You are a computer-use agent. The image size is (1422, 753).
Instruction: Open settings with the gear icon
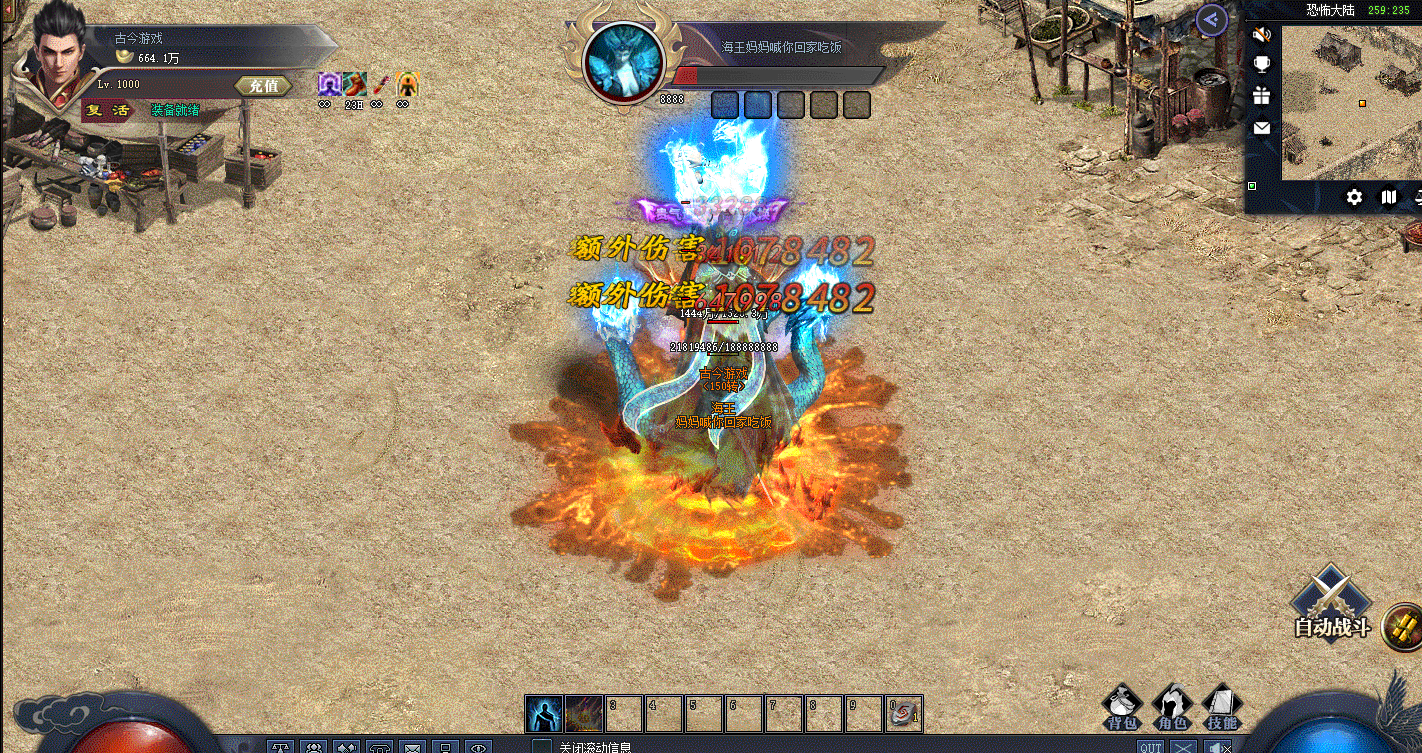click(x=1354, y=197)
